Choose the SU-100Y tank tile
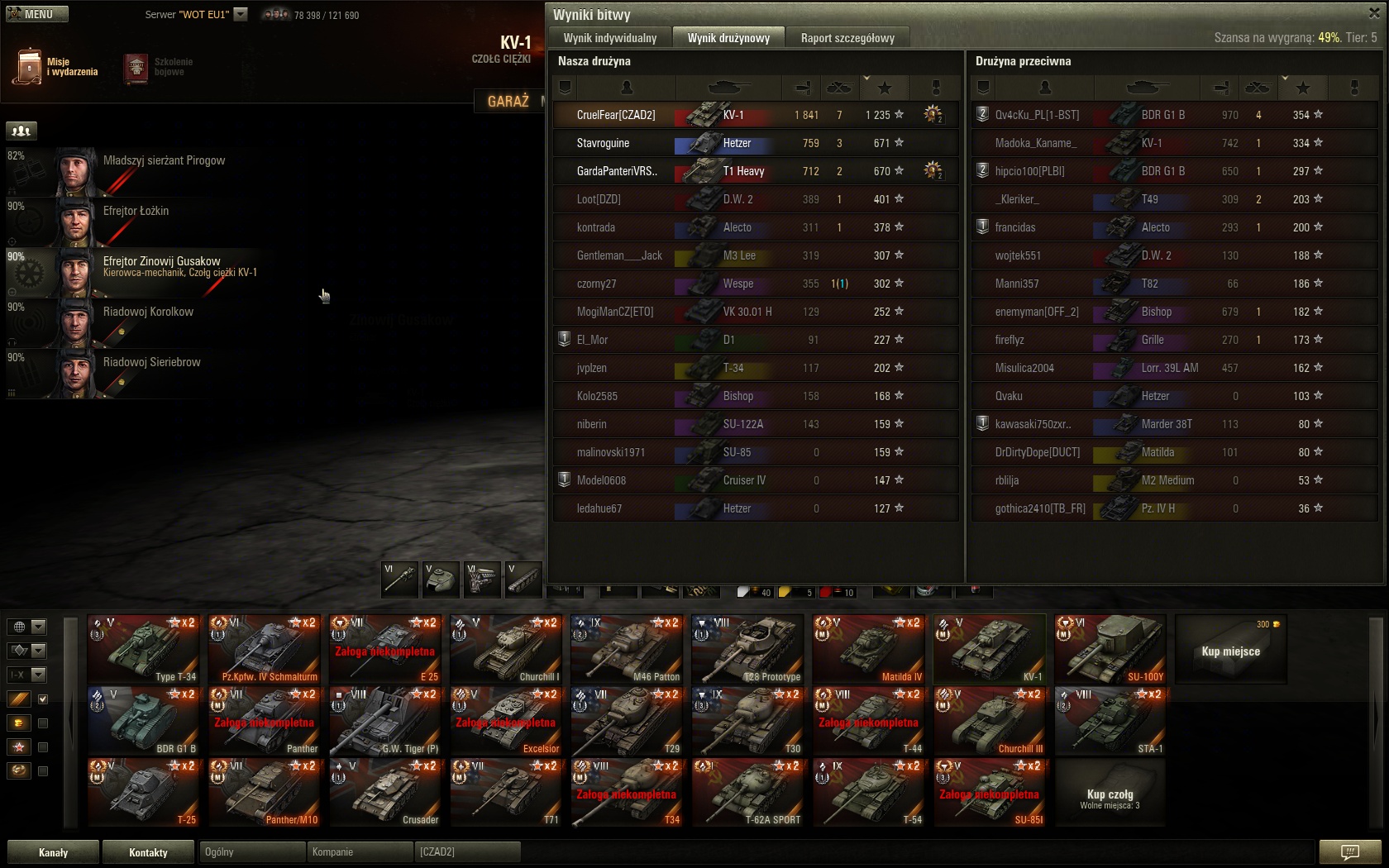This screenshot has width=1389, height=868. click(1110, 649)
